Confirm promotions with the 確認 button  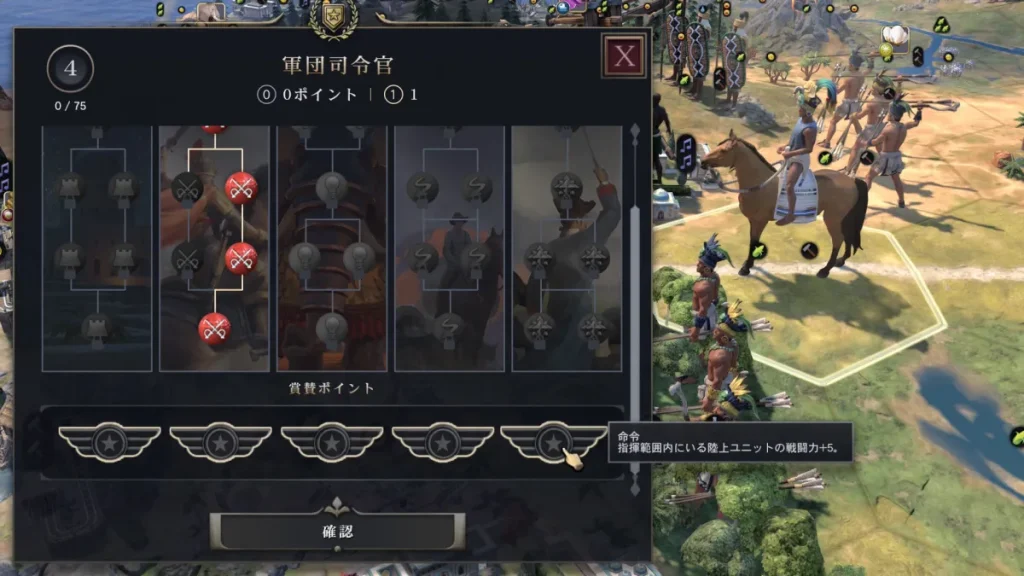pos(338,531)
